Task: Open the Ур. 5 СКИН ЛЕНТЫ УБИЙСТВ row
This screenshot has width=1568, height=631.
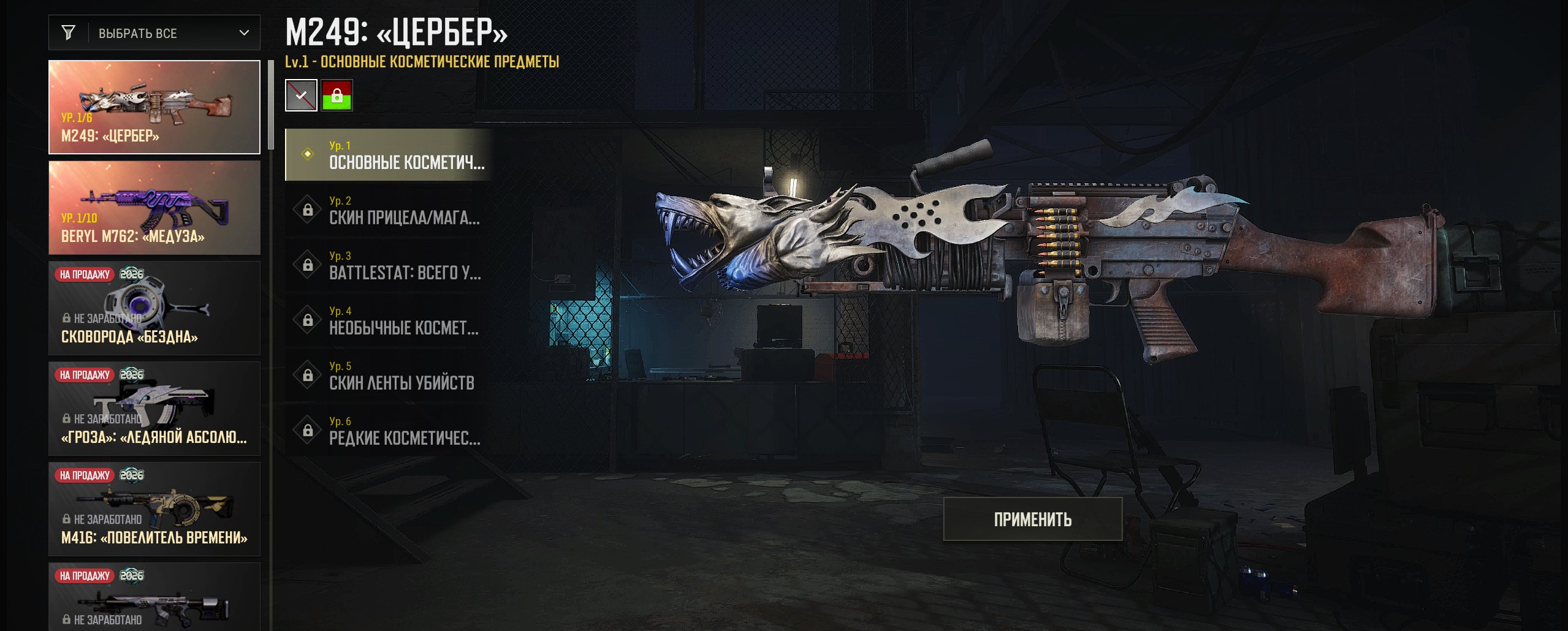Action: 389,375
